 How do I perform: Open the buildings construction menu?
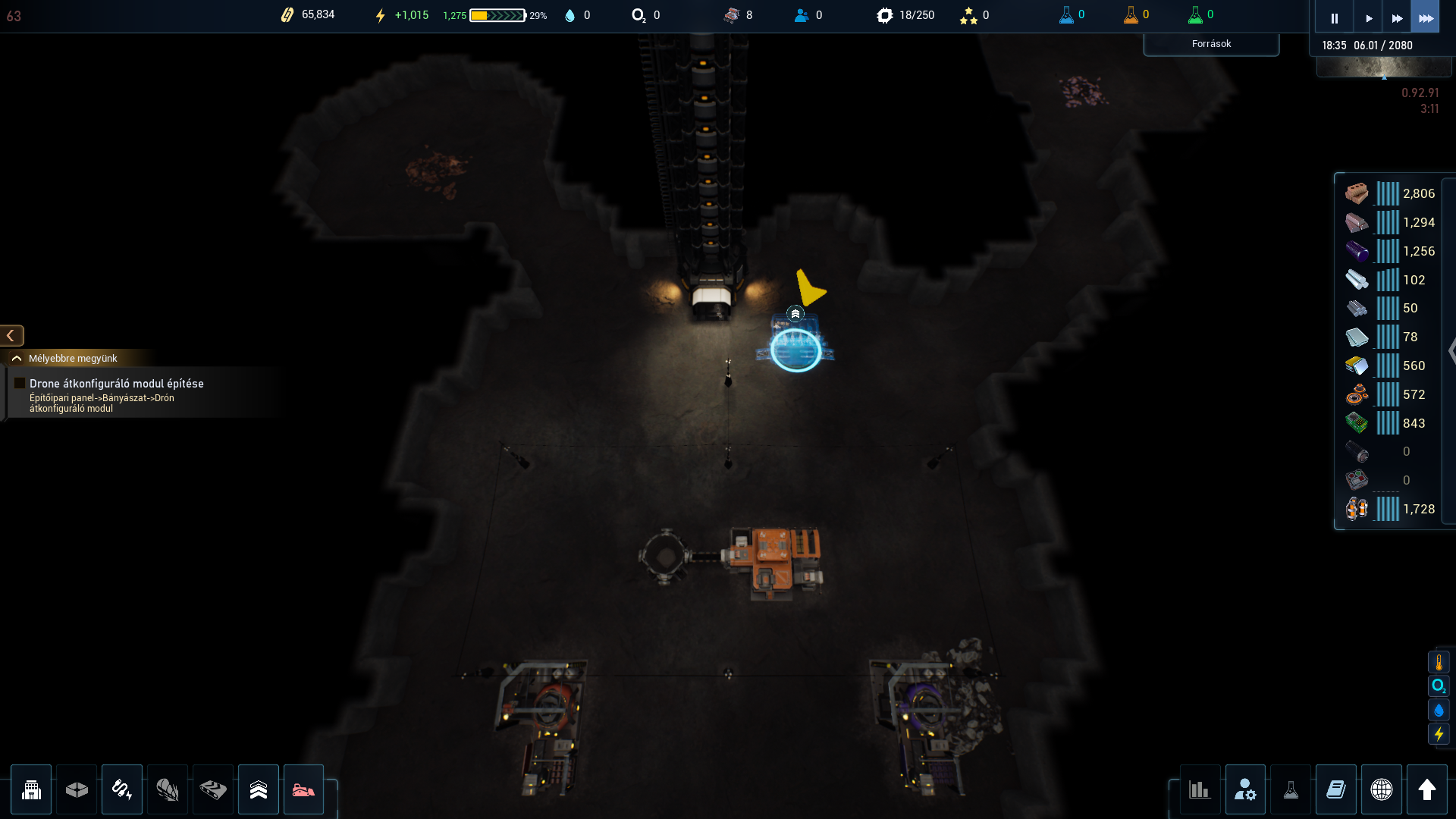31,789
